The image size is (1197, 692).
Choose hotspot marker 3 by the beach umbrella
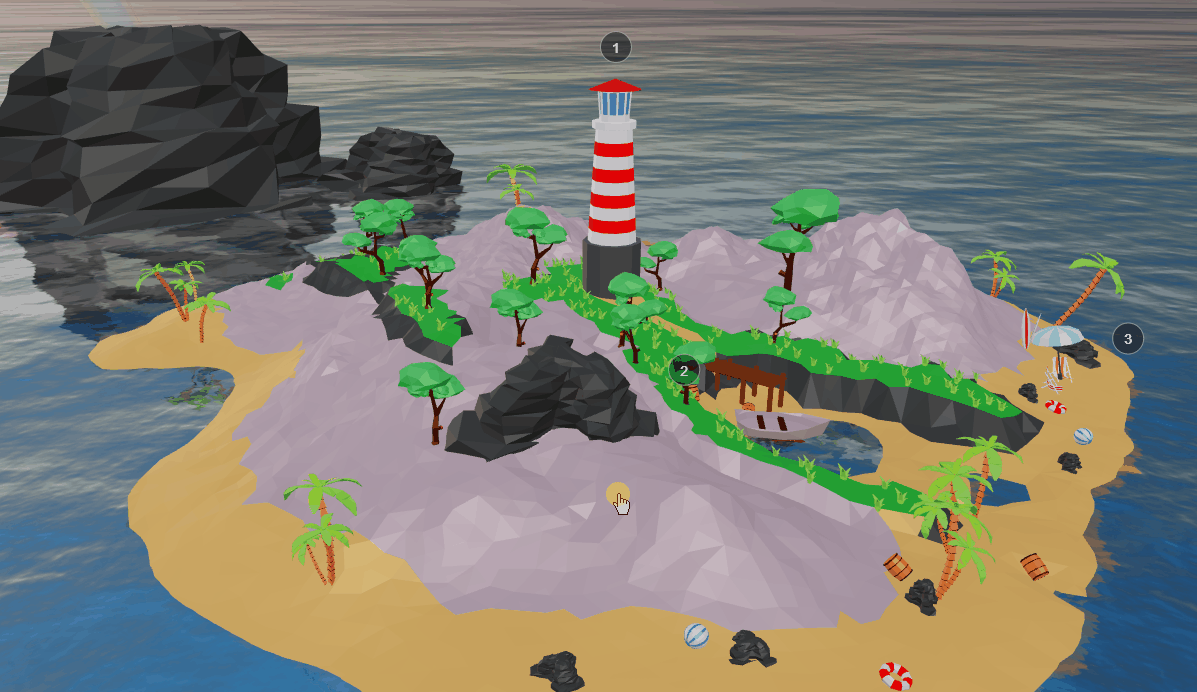(1128, 339)
